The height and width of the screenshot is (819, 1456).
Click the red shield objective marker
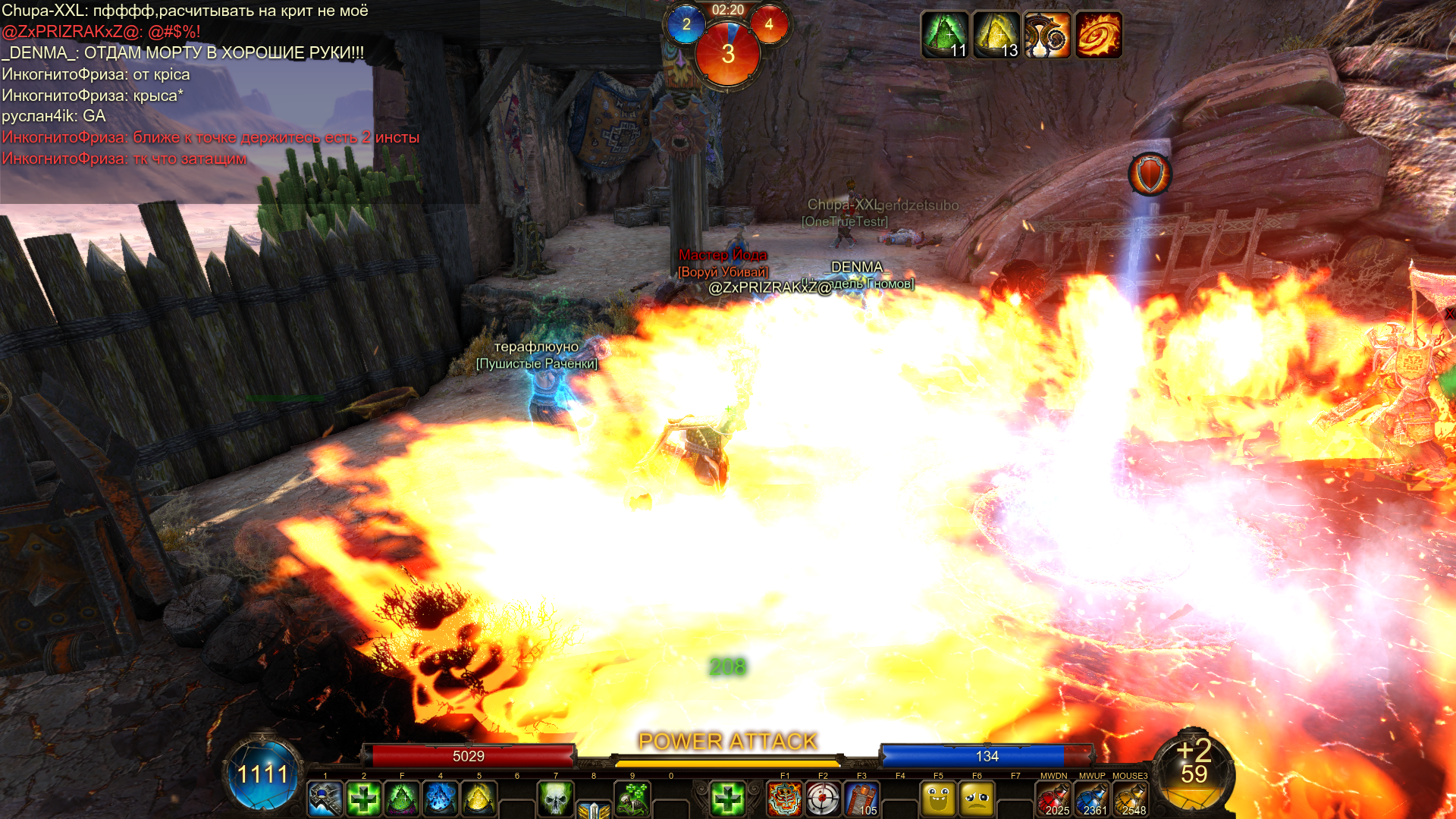point(1150,174)
